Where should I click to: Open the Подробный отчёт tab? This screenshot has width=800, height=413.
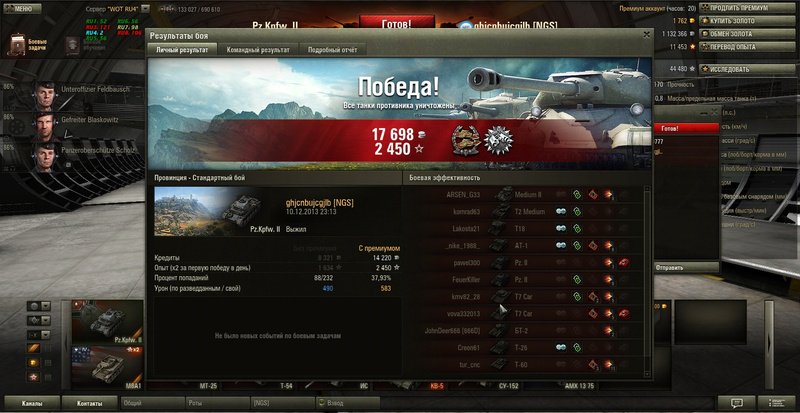335,49
